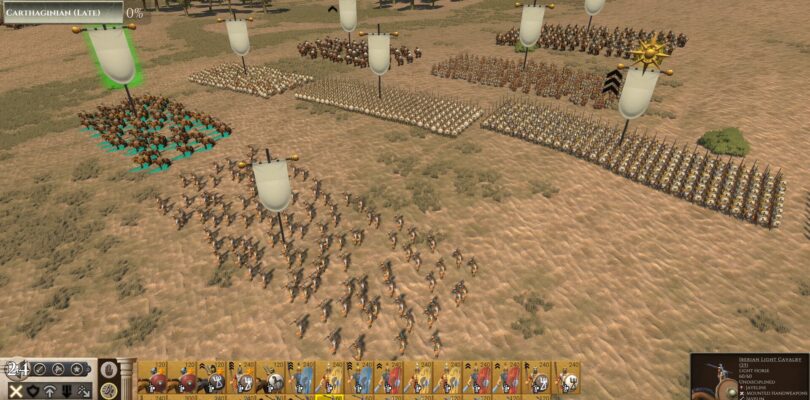
Task: Activate the scatter arrows button
Action: (87, 391)
